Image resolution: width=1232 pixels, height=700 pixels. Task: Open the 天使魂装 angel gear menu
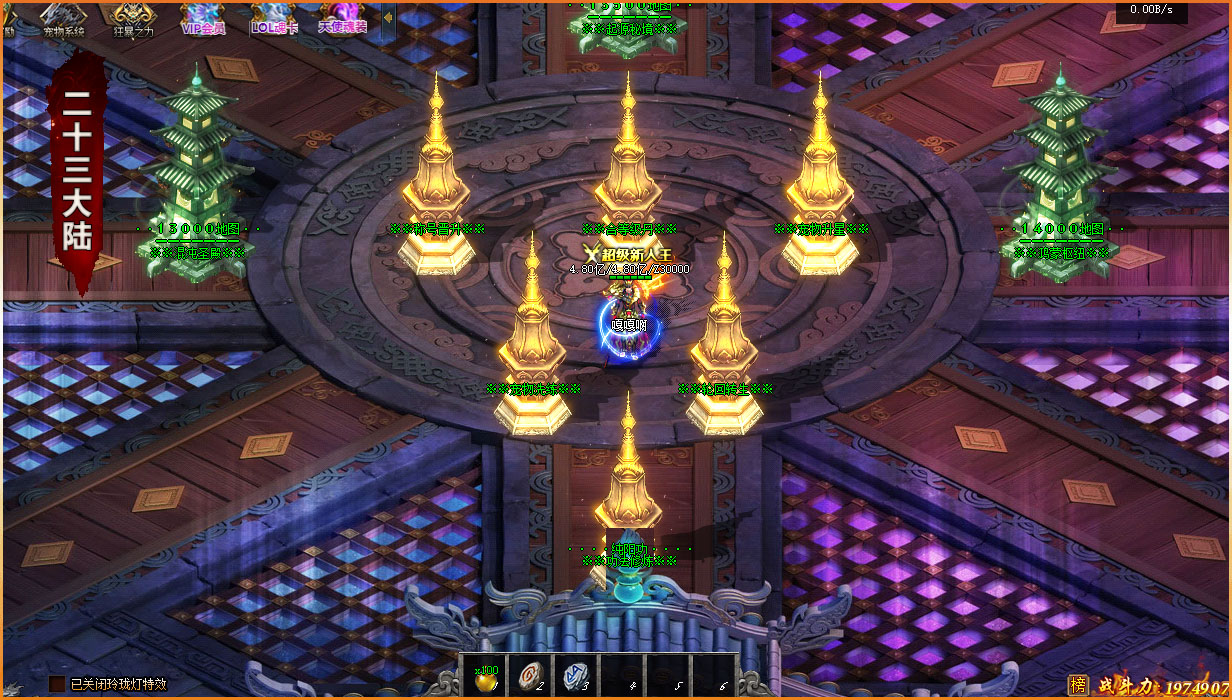(343, 18)
